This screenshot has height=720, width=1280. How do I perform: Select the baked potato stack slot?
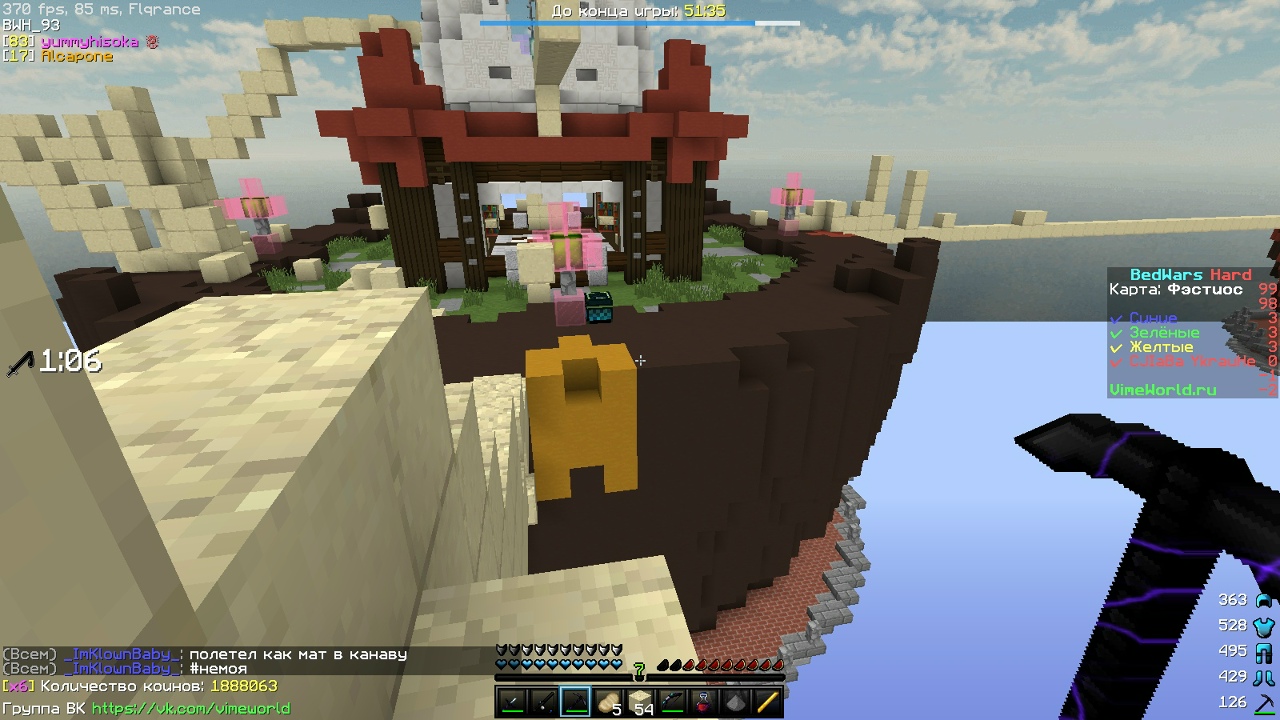[608, 702]
